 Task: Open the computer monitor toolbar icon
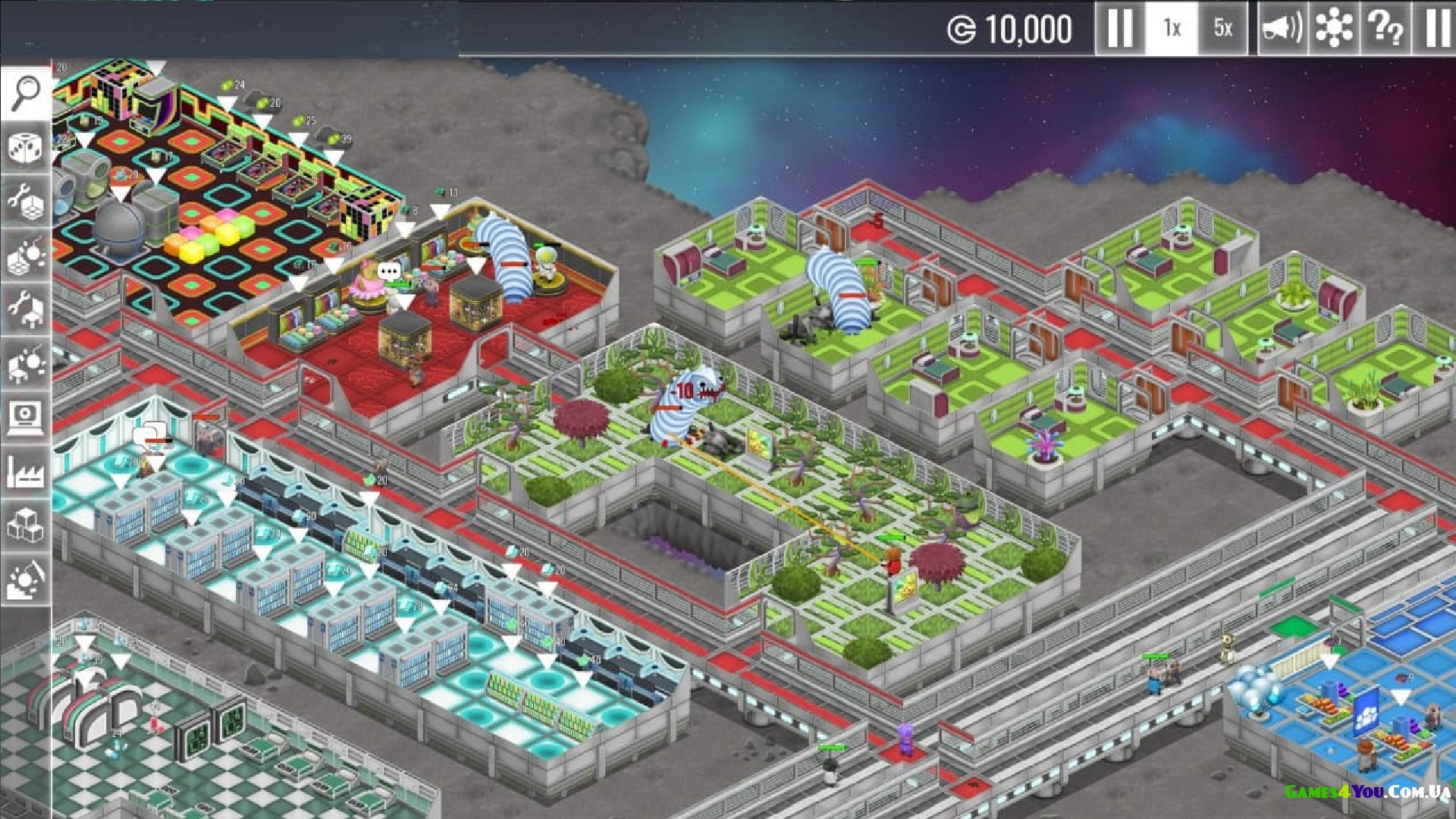tap(26, 417)
